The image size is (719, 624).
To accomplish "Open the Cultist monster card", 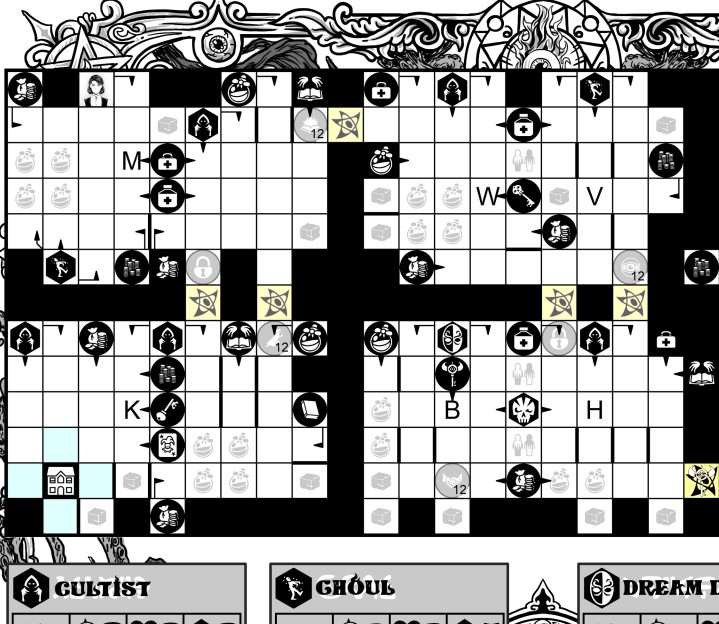I will point(127,588).
